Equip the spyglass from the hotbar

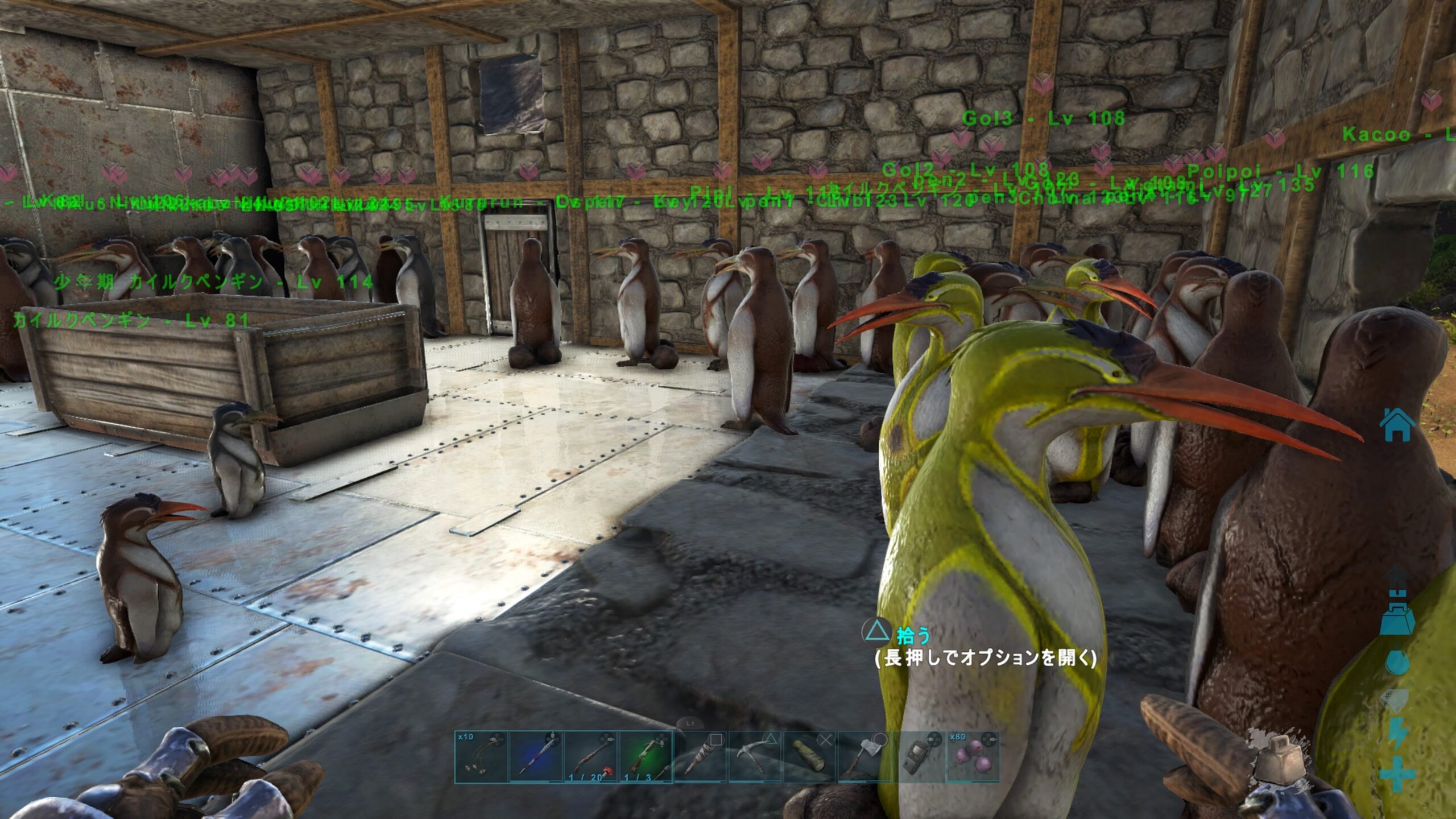coord(809,757)
